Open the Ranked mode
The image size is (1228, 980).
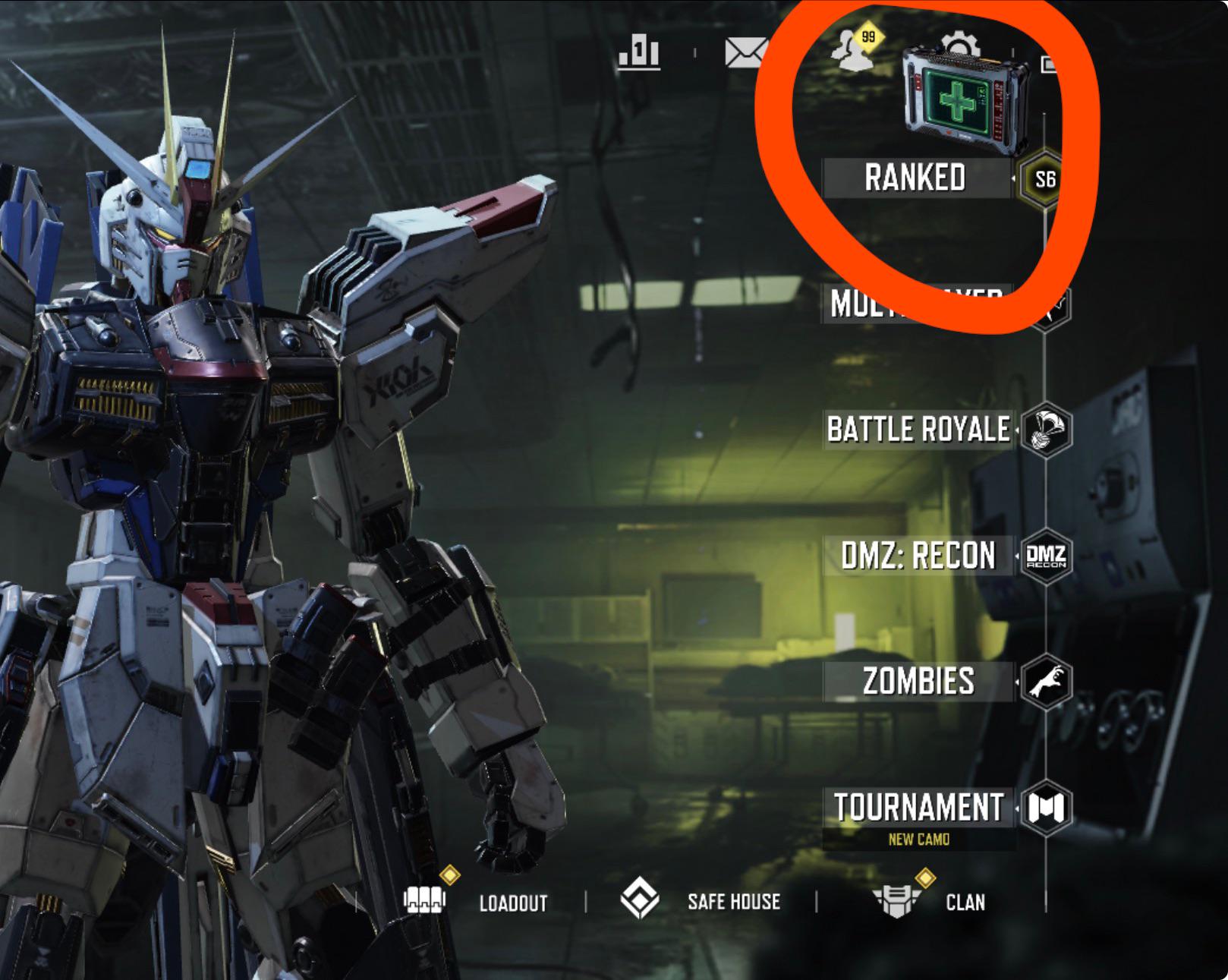(915, 178)
